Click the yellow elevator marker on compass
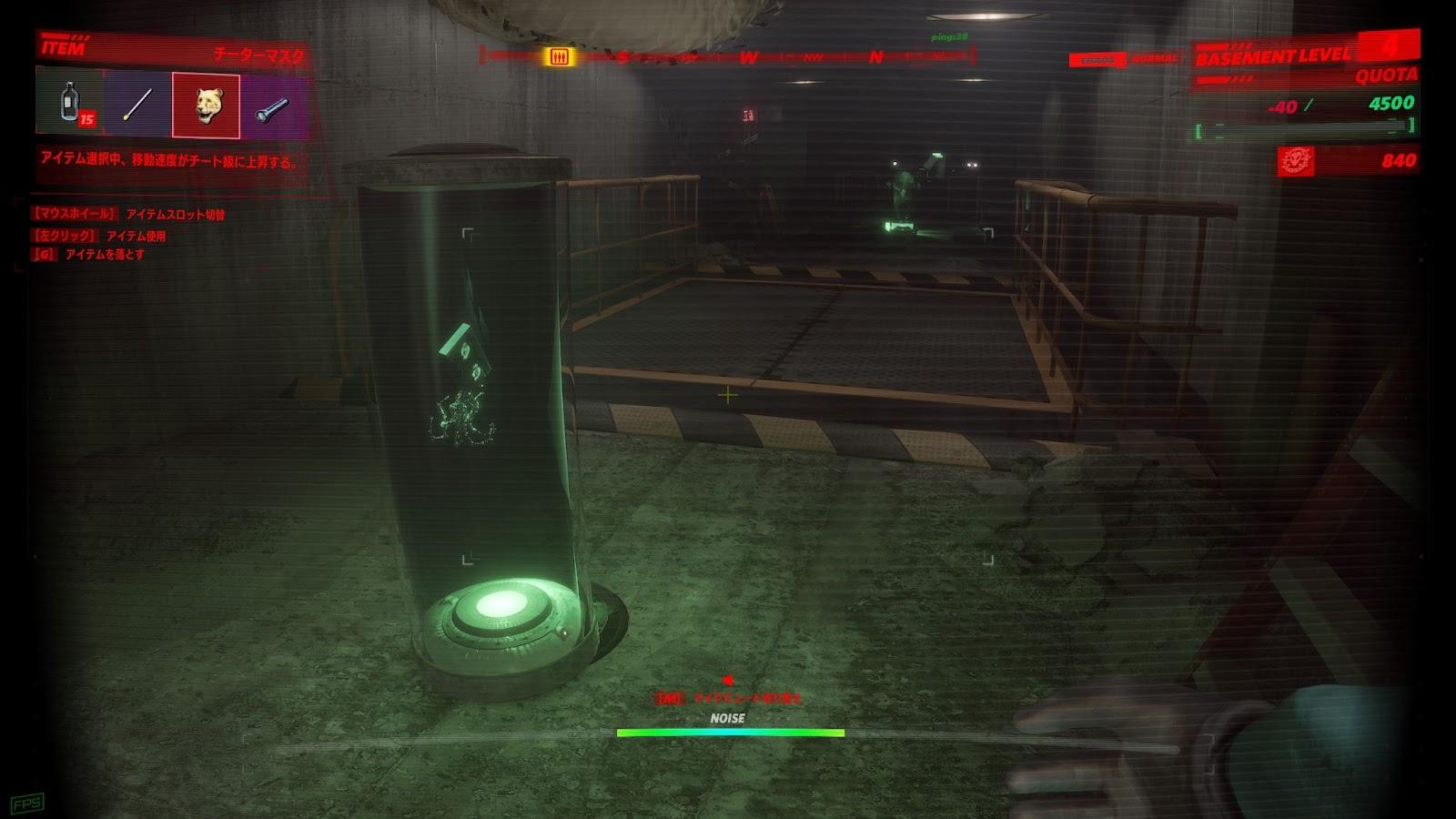This screenshot has width=1456, height=819. [x=559, y=57]
